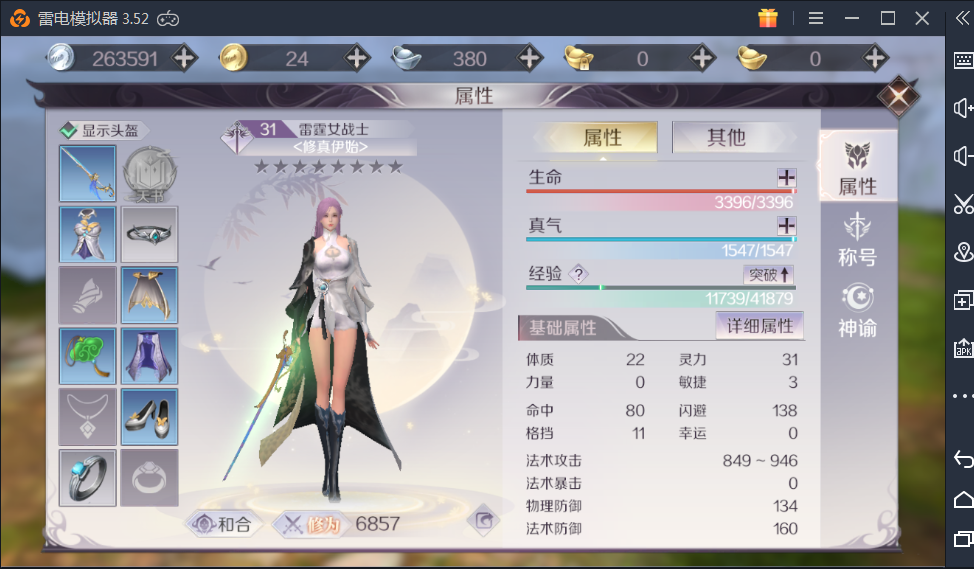Maximize the emulator window
The height and width of the screenshot is (569, 974).
tap(887, 18)
